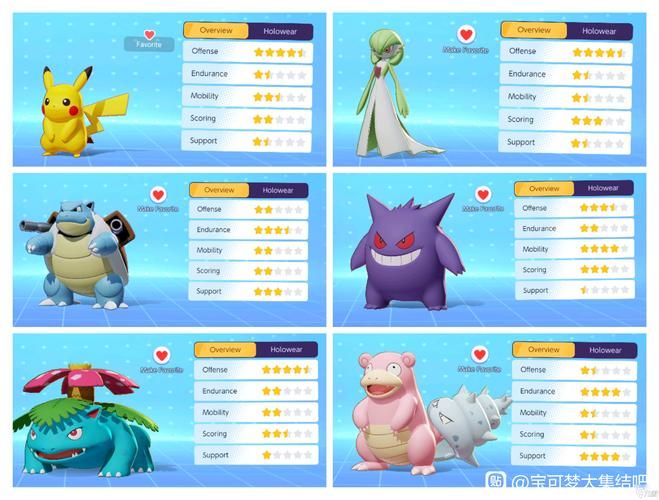Viewport: 659px width, 500px height.
Task: Open the Holowear tab in Slowbro's panel
Action: click(x=604, y=350)
